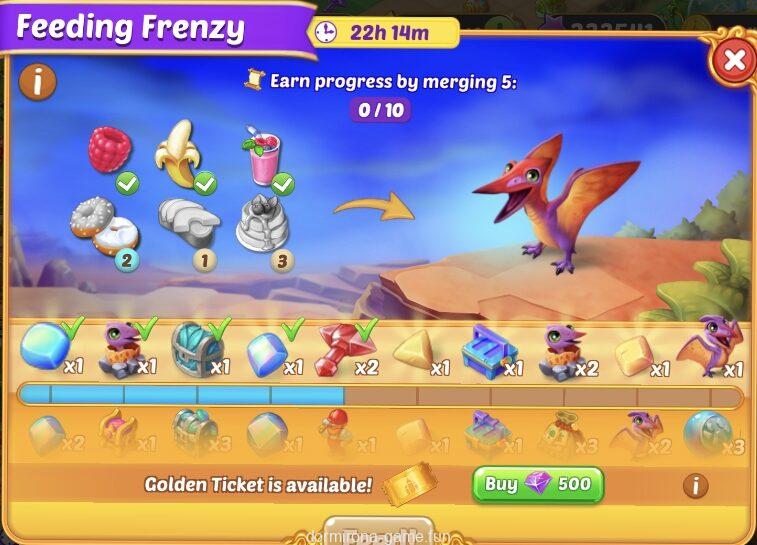The width and height of the screenshot is (757, 545).
Task: Buy the Golden Ticket for 500 gems
Action: pyautogui.click(x=538, y=485)
